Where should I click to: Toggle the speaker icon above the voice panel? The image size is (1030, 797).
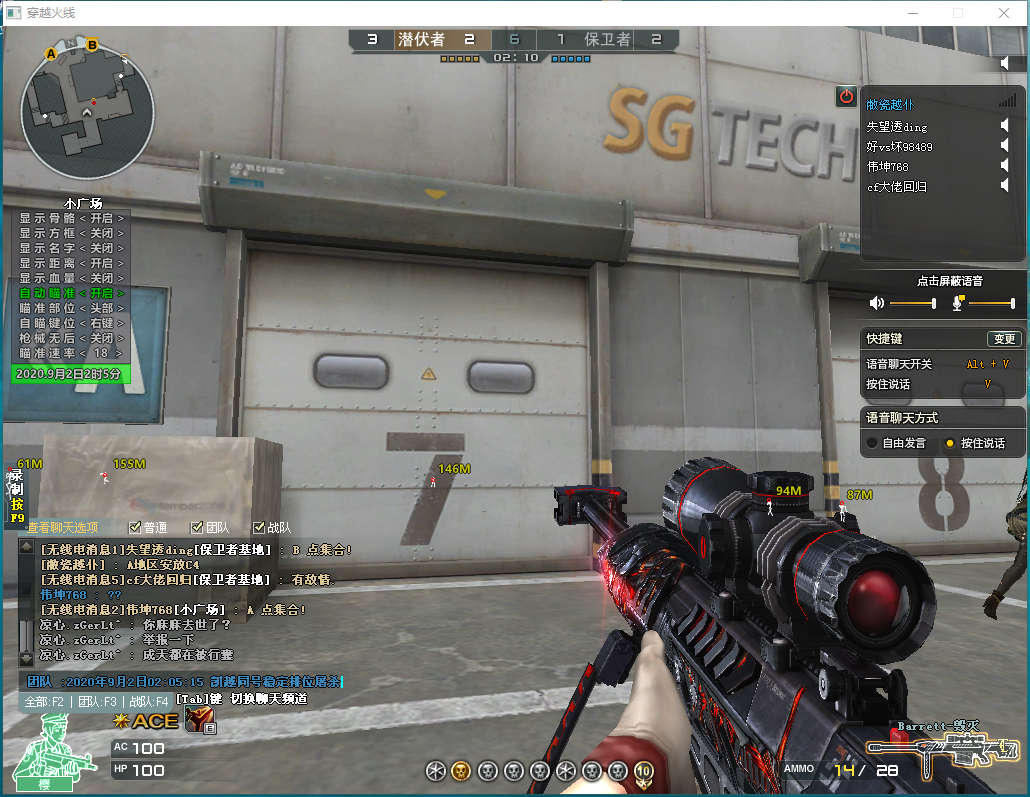click(1004, 63)
